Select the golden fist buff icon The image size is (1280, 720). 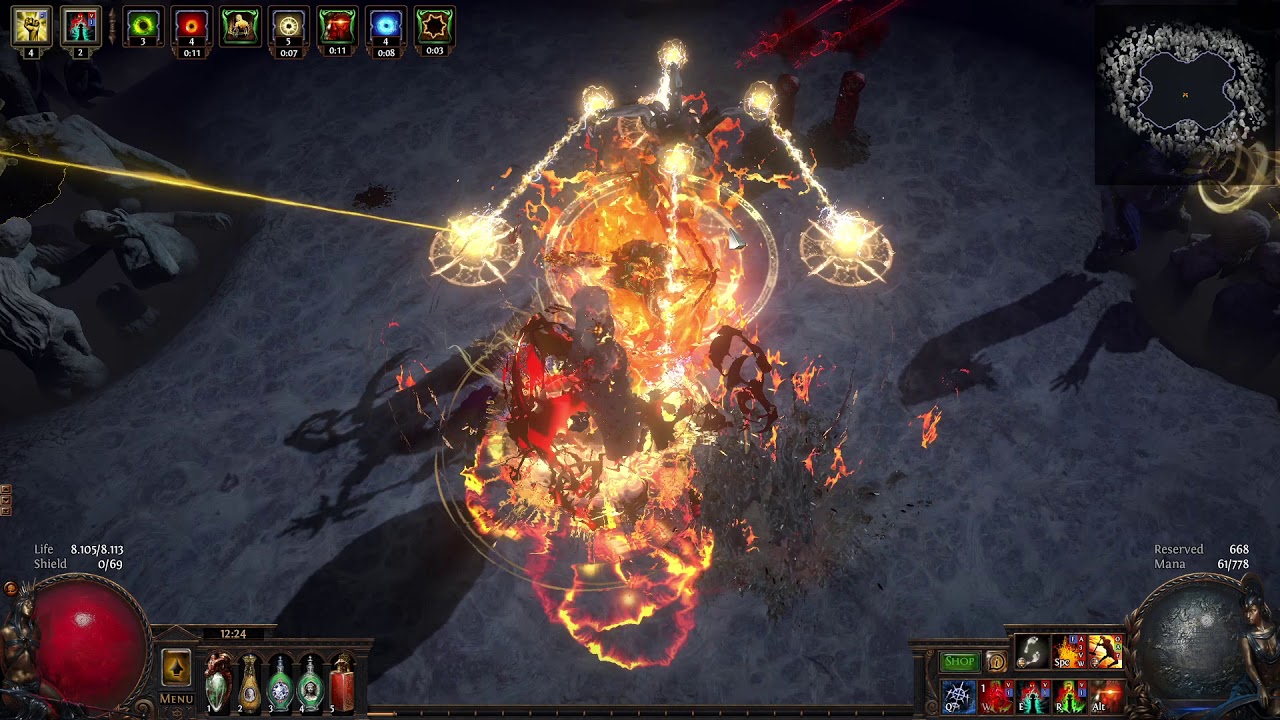[31, 27]
